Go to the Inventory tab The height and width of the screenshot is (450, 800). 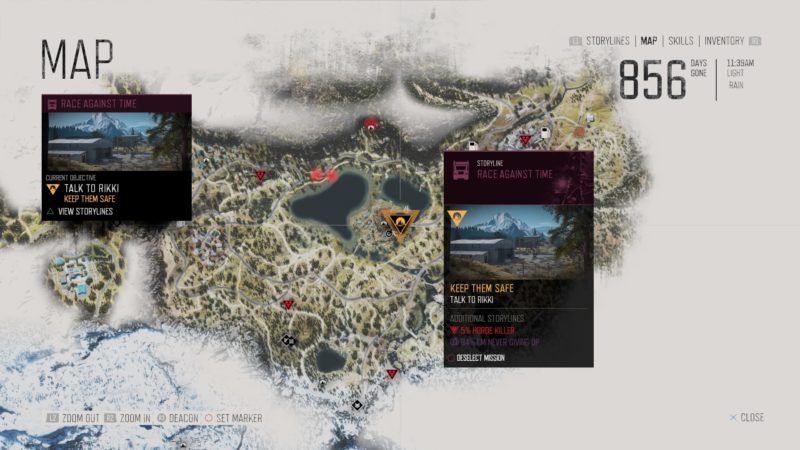pos(724,41)
